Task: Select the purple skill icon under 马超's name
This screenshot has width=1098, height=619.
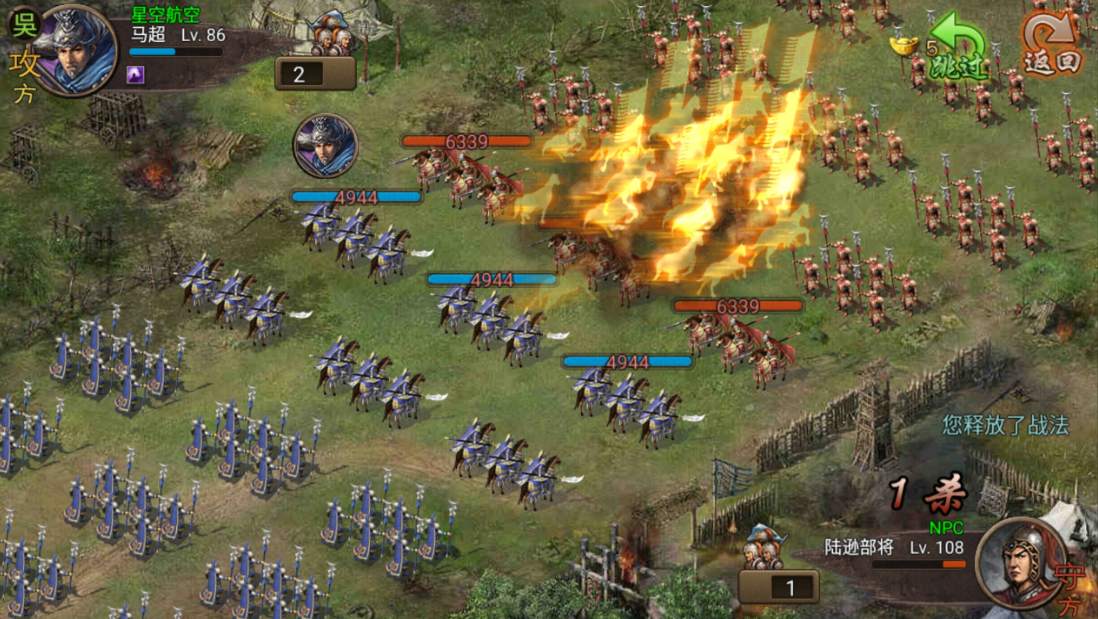Action: [137, 74]
